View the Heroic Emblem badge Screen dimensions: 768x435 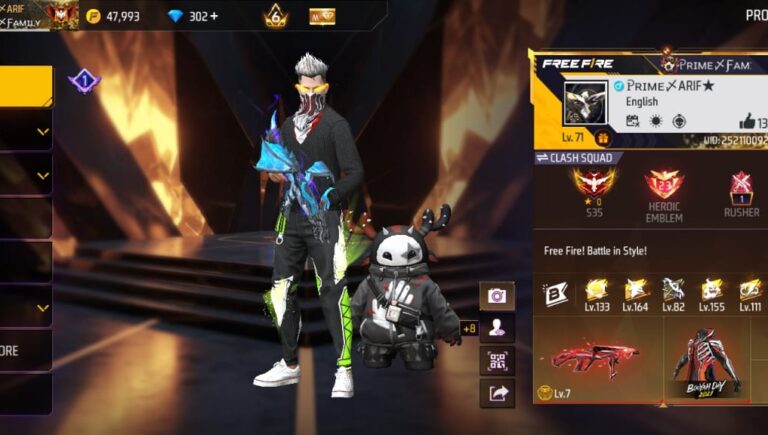coord(664,191)
